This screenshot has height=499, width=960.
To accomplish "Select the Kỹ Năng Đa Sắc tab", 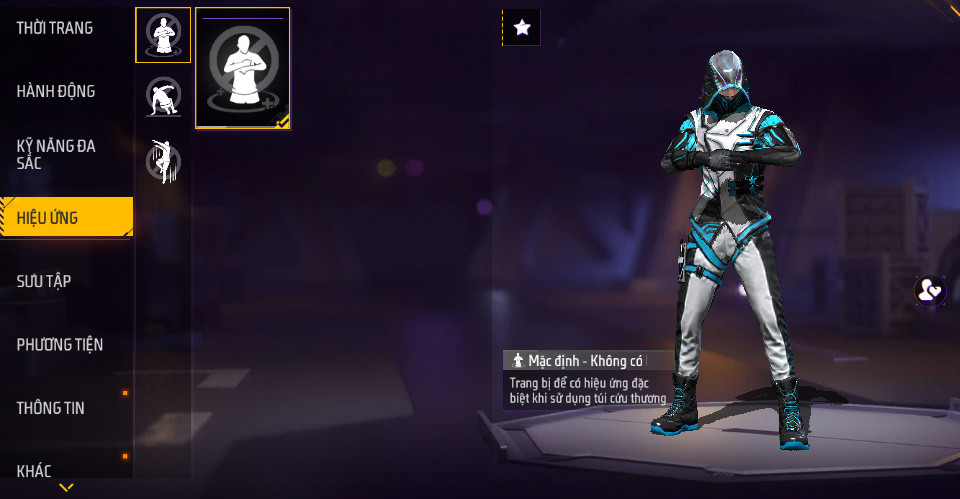I will [x=57, y=155].
